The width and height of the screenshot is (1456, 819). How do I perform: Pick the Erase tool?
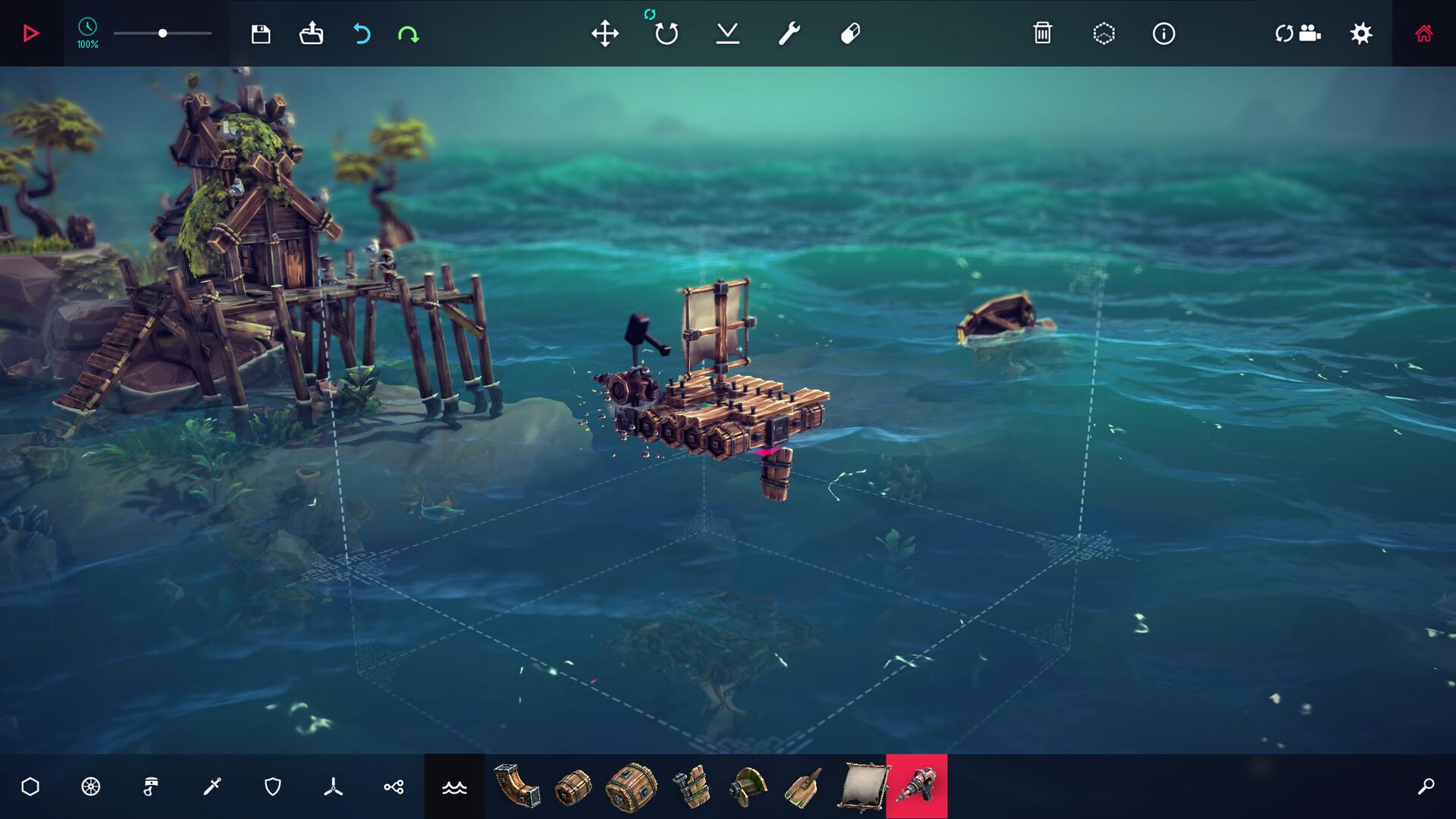(x=849, y=33)
